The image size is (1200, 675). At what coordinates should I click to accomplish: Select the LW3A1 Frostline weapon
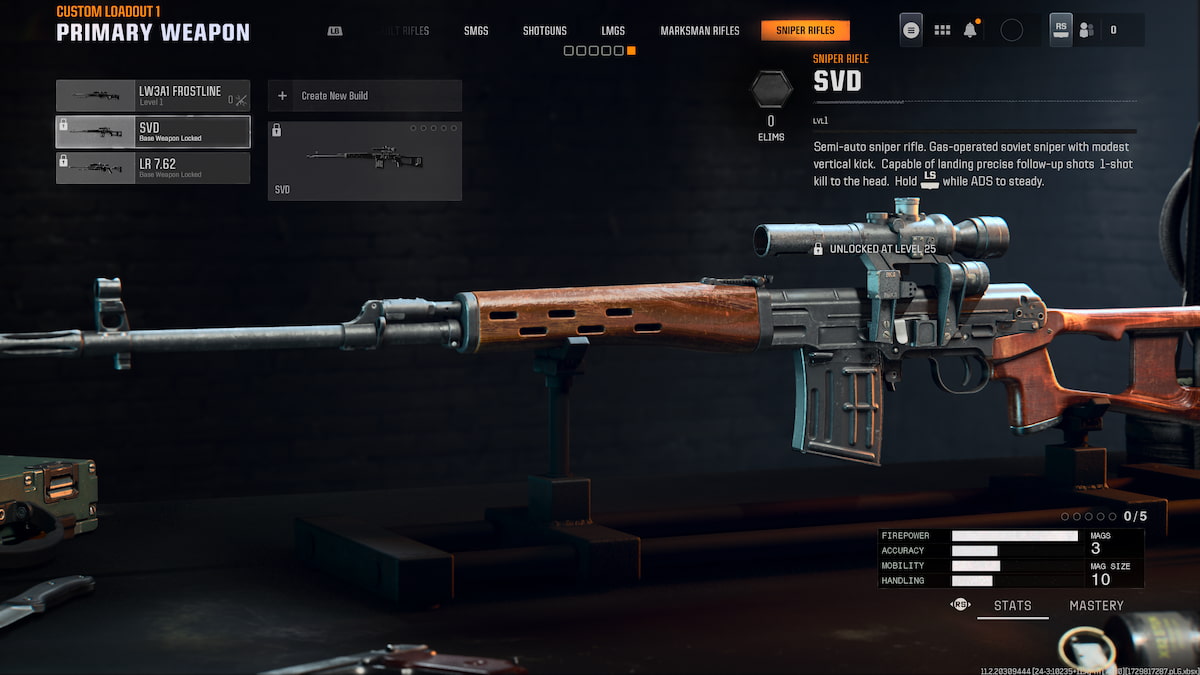point(153,96)
